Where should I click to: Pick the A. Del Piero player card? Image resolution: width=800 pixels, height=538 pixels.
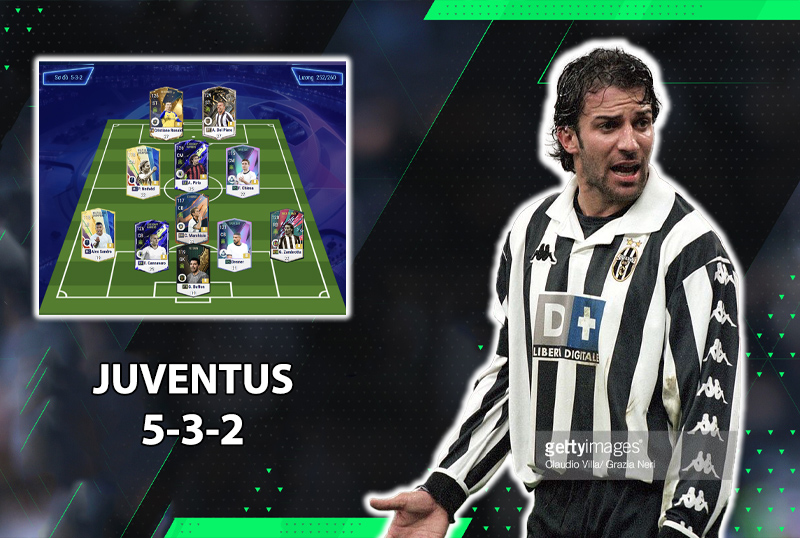coord(218,111)
